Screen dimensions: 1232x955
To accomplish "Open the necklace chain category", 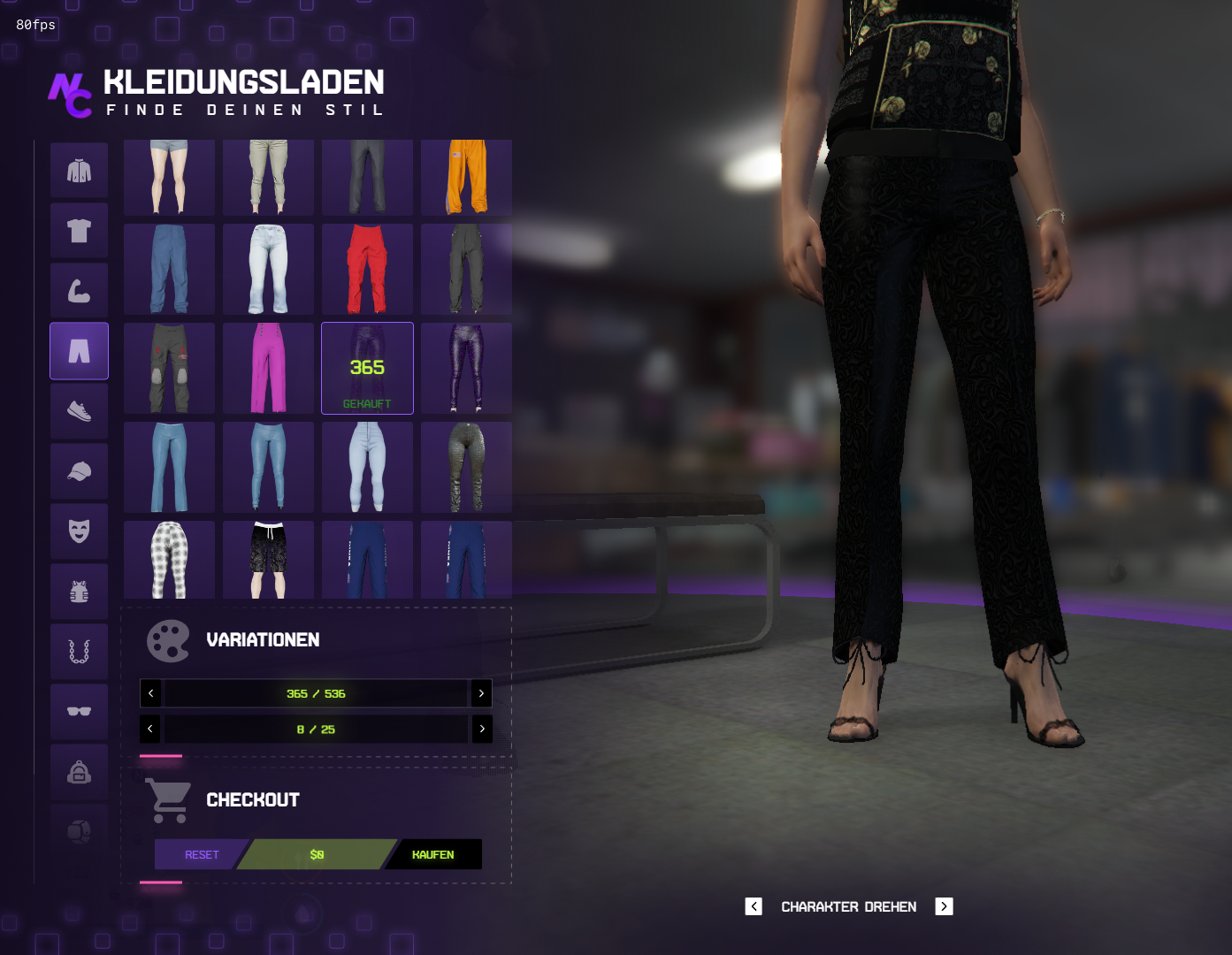I will pos(80,652).
